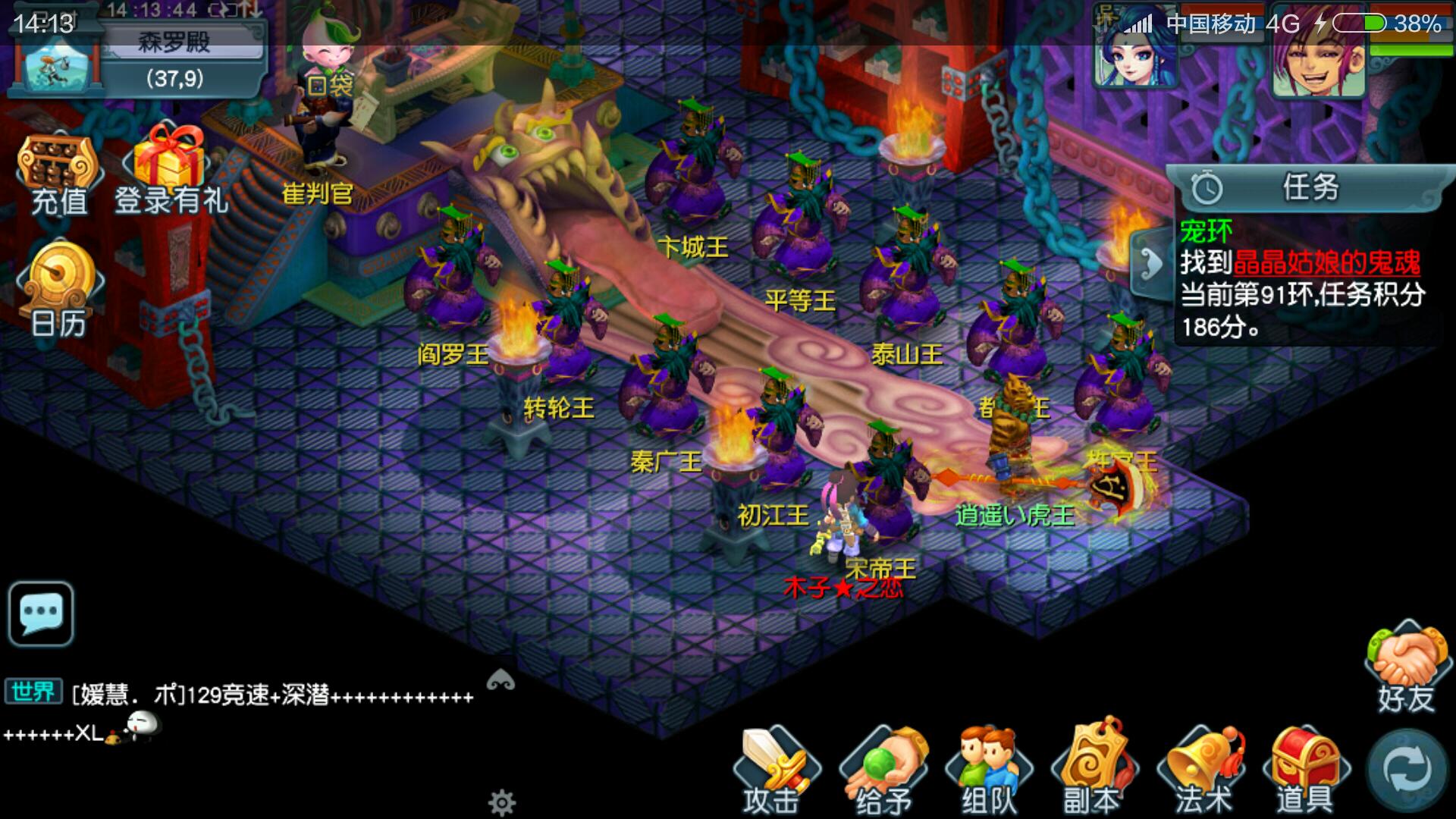Open the gear settings icon
The width and height of the screenshot is (1456, 819).
point(502,802)
